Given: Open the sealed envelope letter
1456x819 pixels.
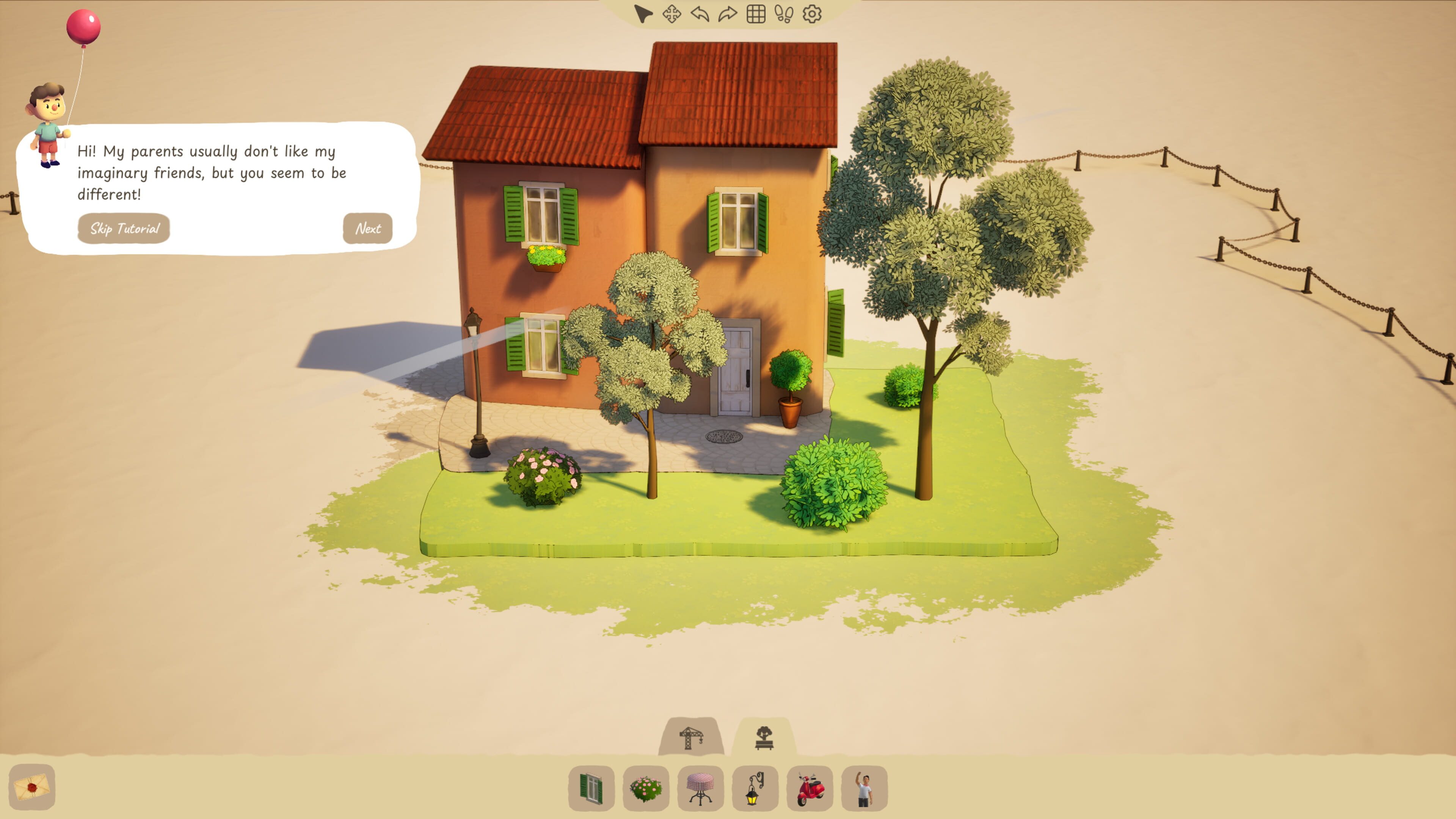Looking at the screenshot, I should [32, 787].
